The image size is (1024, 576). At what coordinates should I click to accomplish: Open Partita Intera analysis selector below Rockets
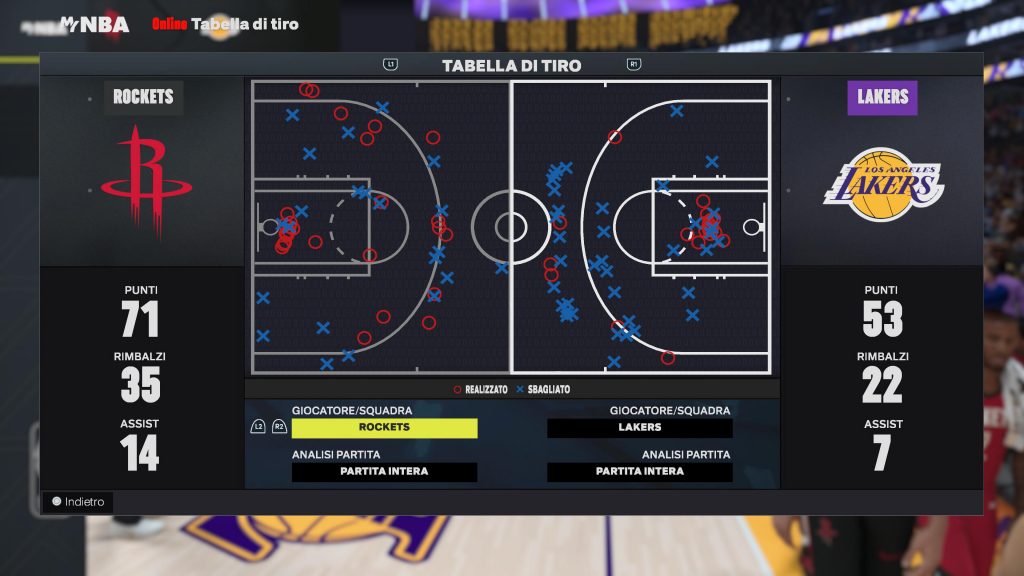(384, 472)
